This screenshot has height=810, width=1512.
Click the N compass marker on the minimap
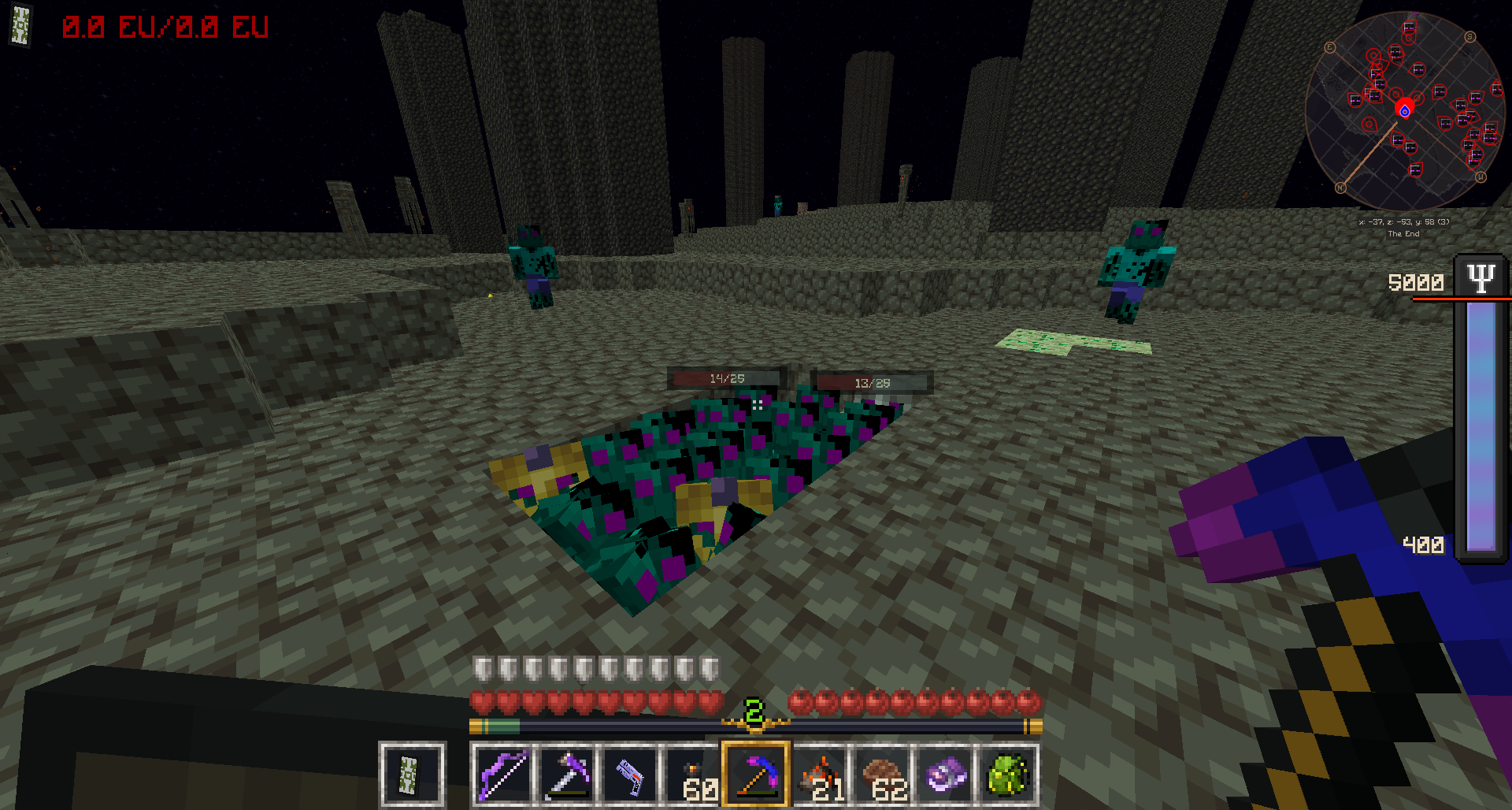tap(1340, 188)
